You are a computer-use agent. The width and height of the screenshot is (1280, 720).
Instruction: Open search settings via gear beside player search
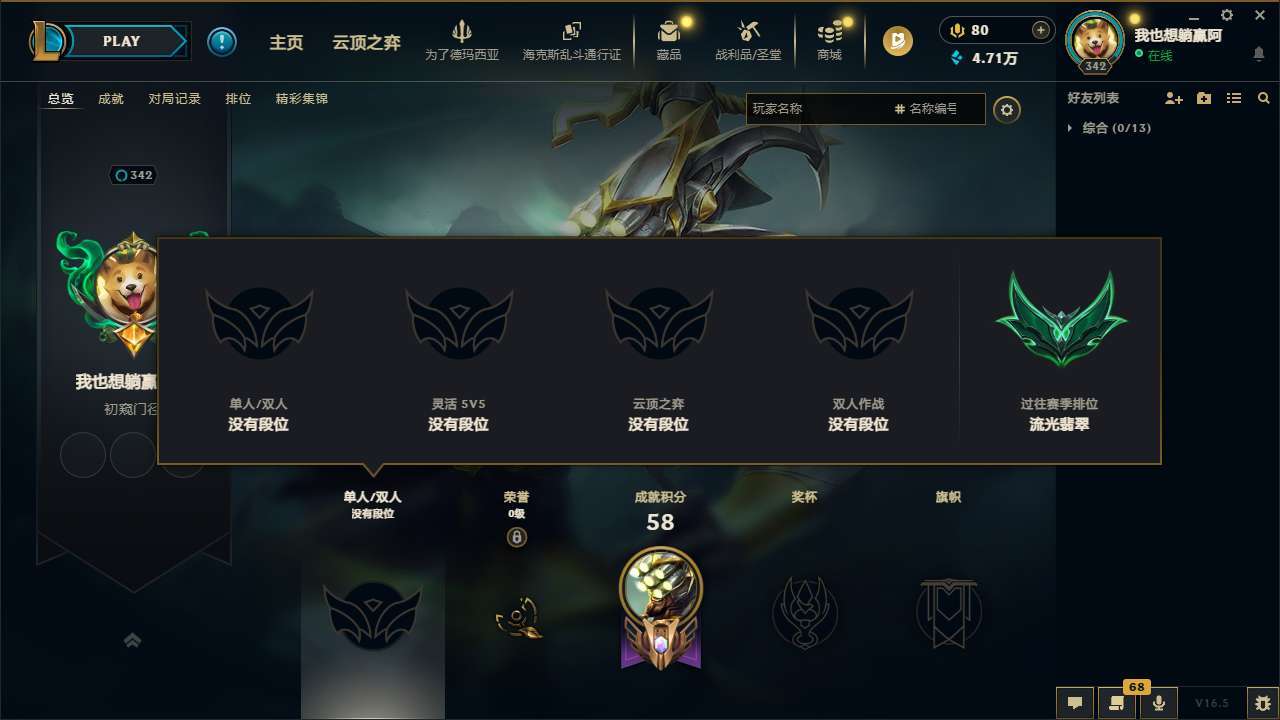pyautogui.click(x=1007, y=110)
